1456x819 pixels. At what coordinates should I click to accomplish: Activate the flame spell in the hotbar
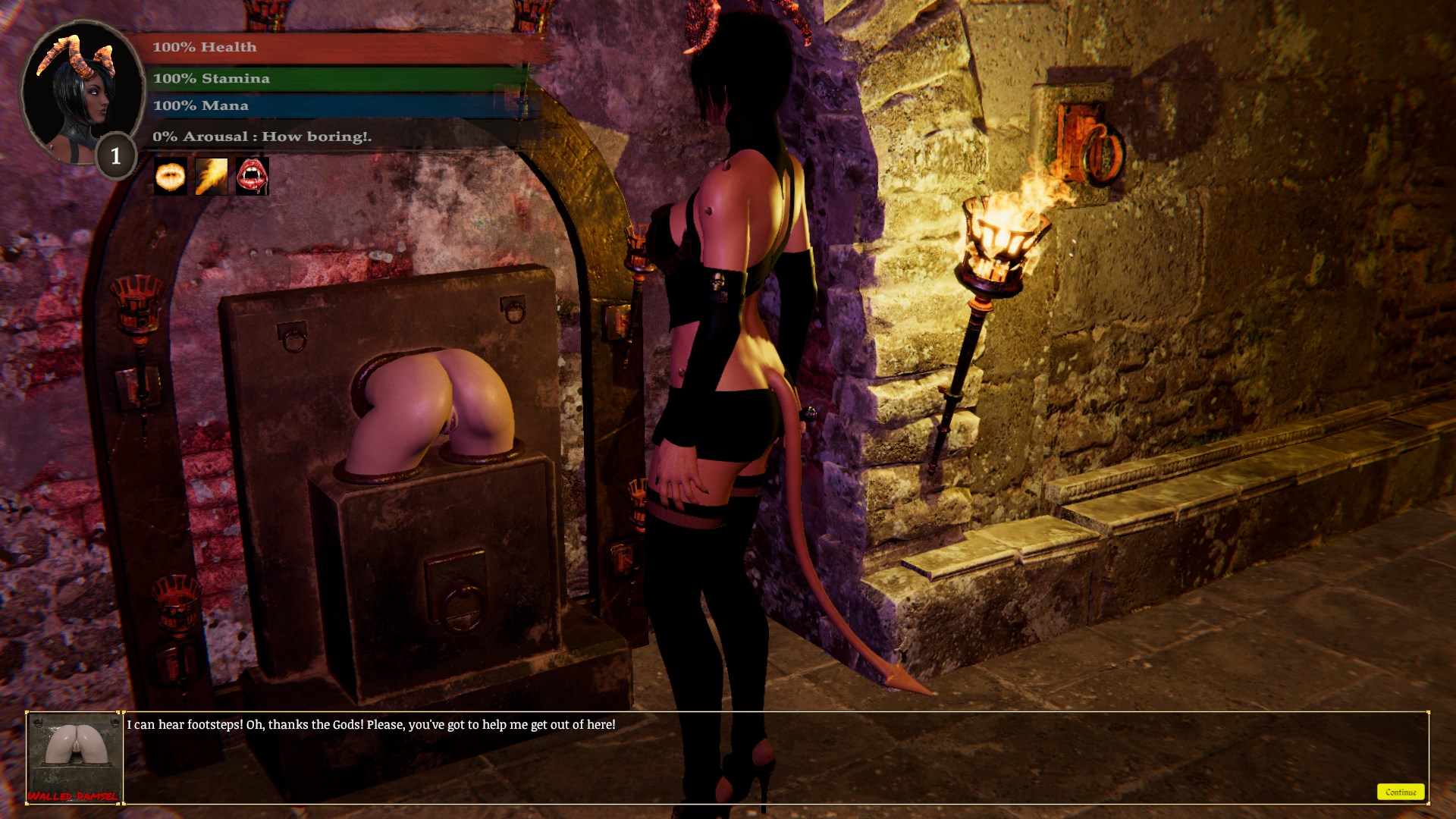[x=212, y=176]
